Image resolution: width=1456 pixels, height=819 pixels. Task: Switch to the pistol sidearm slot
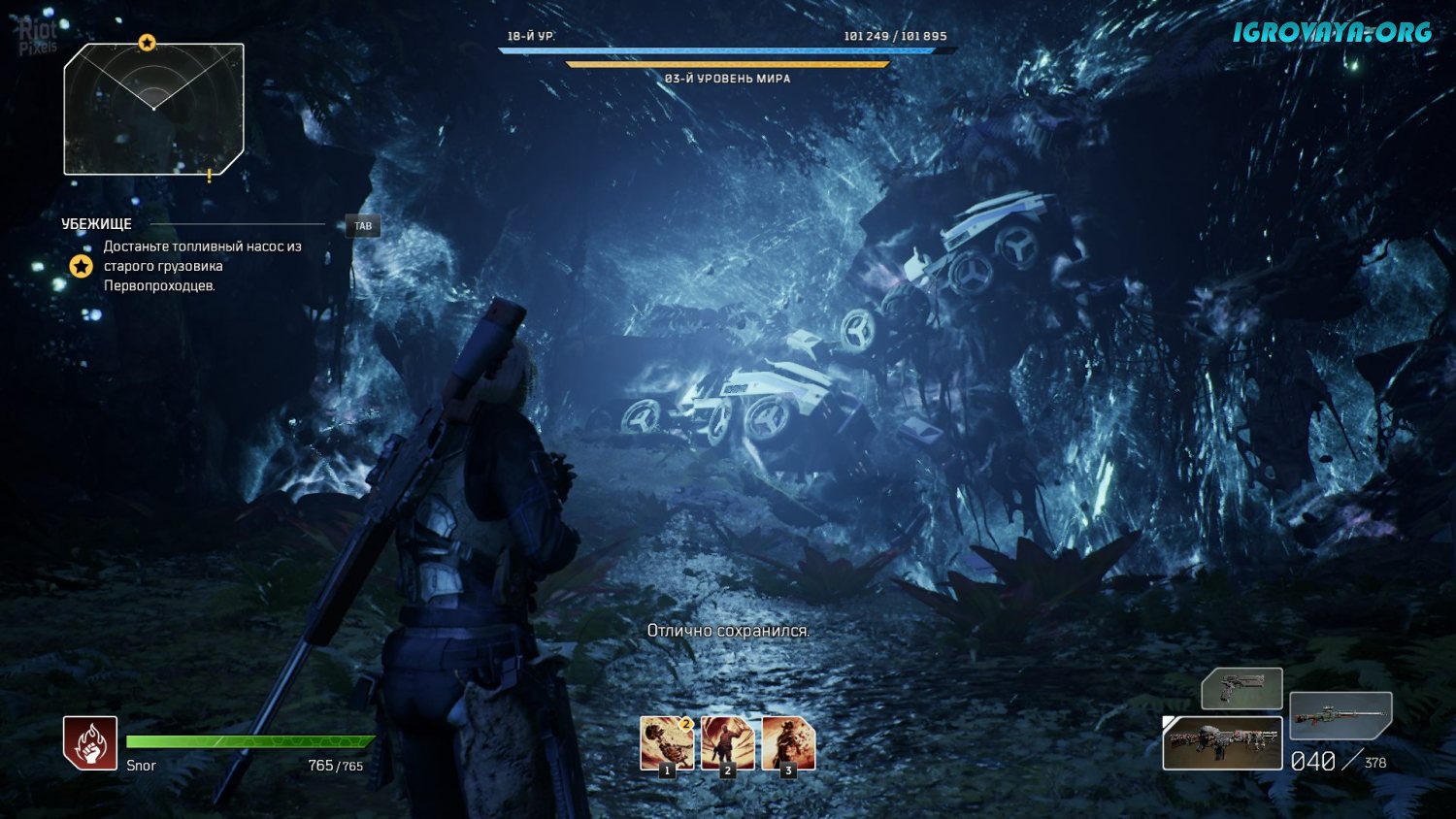[x=1241, y=689]
